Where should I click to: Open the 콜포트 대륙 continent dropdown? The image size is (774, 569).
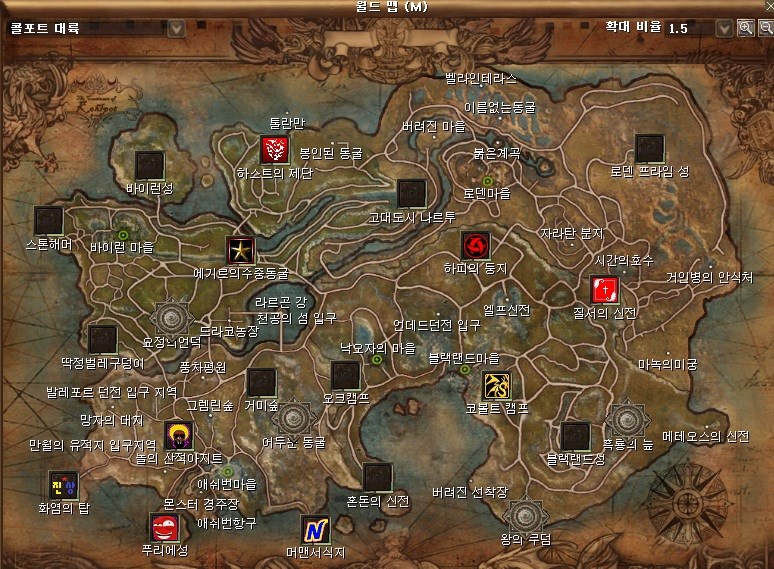tap(176, 28)
